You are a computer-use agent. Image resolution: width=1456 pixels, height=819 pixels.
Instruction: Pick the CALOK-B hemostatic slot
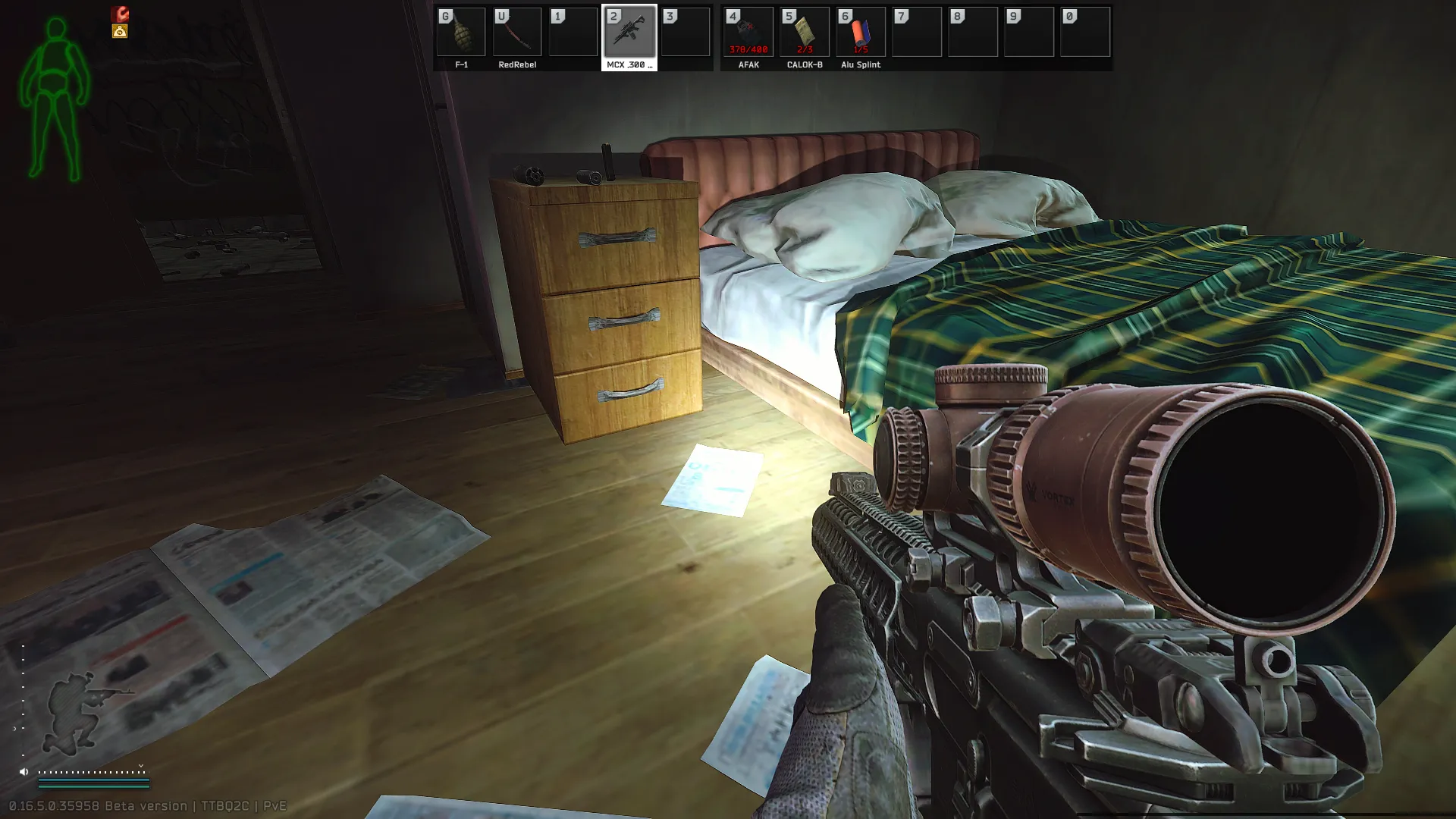[x=805, y=33]
